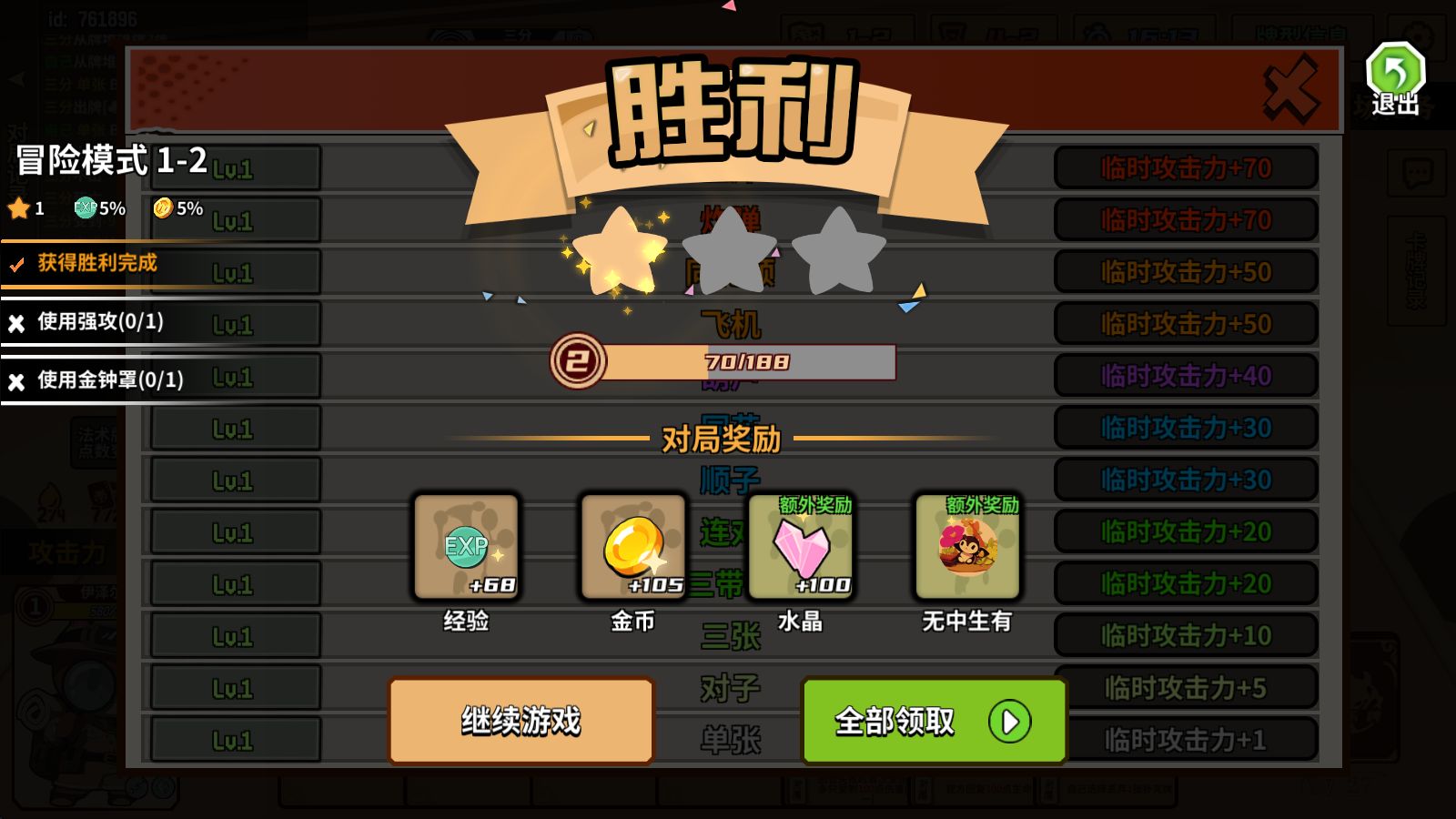Image resolution: width=1456 pixels, height=819 pixels.
Task: Select the 冒险模式 1-2 header
Action: 109,162
